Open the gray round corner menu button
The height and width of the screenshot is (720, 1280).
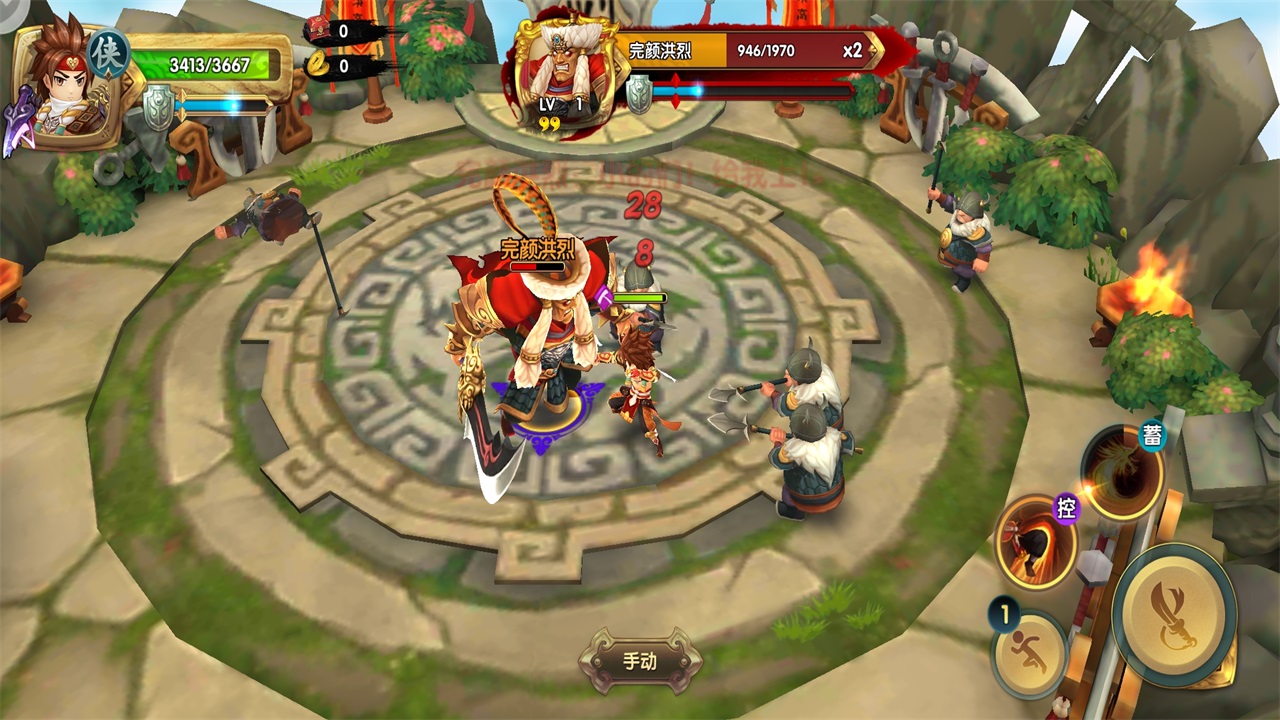click(12, 12)
